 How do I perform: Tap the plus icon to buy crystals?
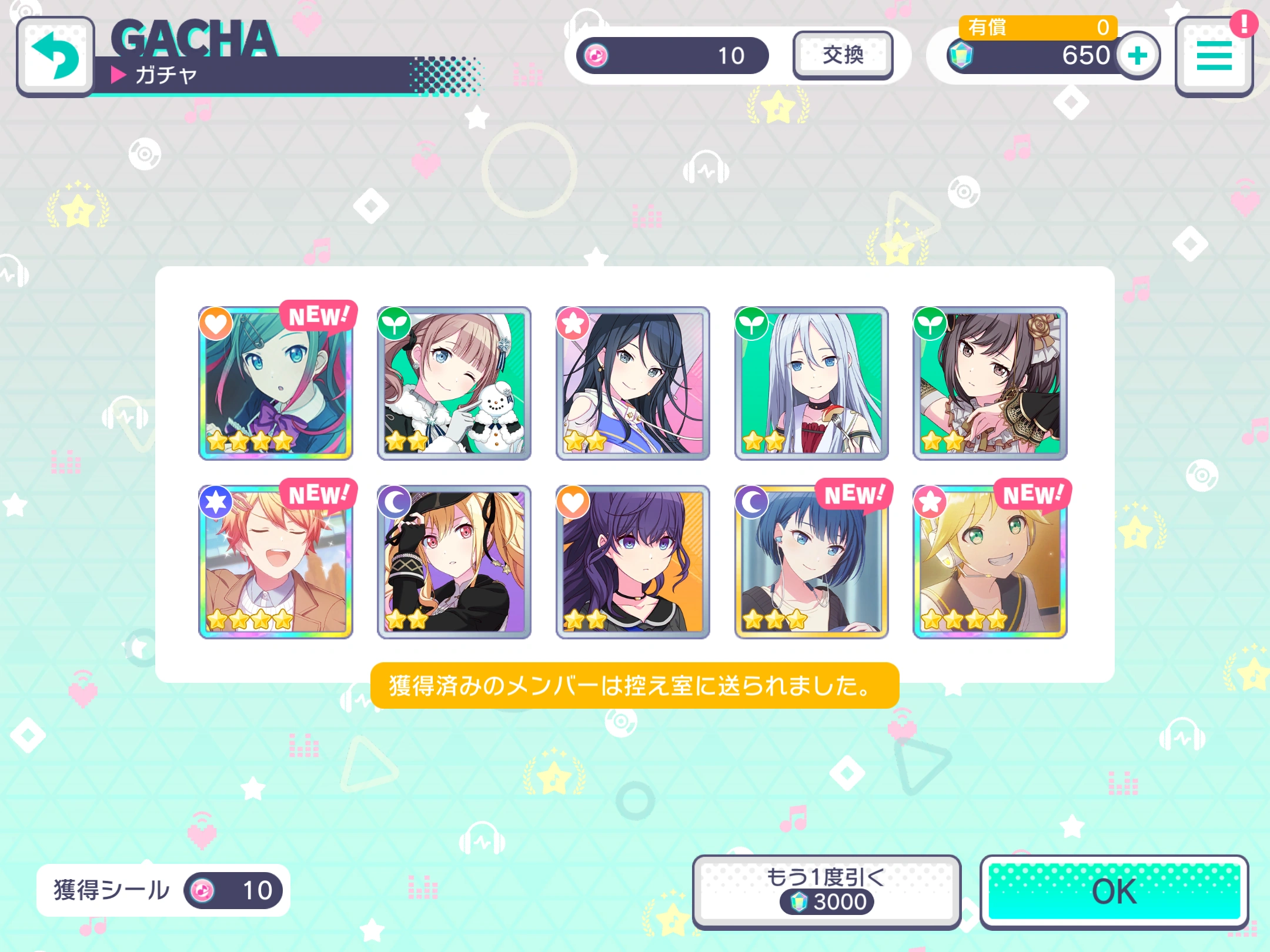[1137, 55]
